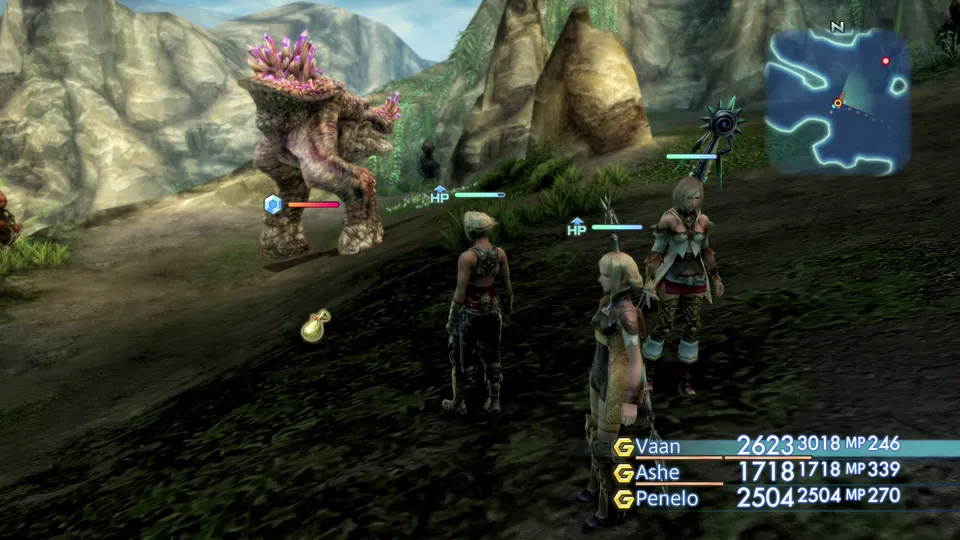Viewport: 960px width, 540px height.
Task: Click the blue hexagon enemy target marker
Action: coord(272,205)
